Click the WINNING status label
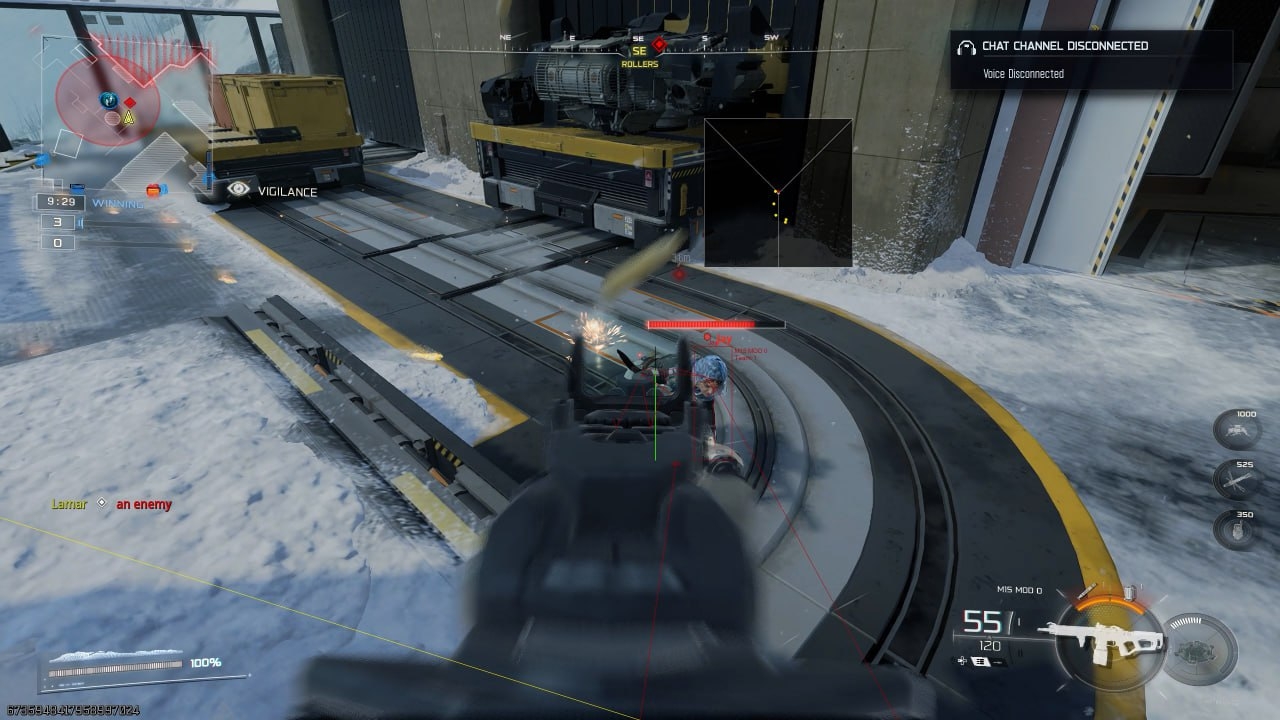The width and height of the screenshot is (1280, 720). click(117, 202)
